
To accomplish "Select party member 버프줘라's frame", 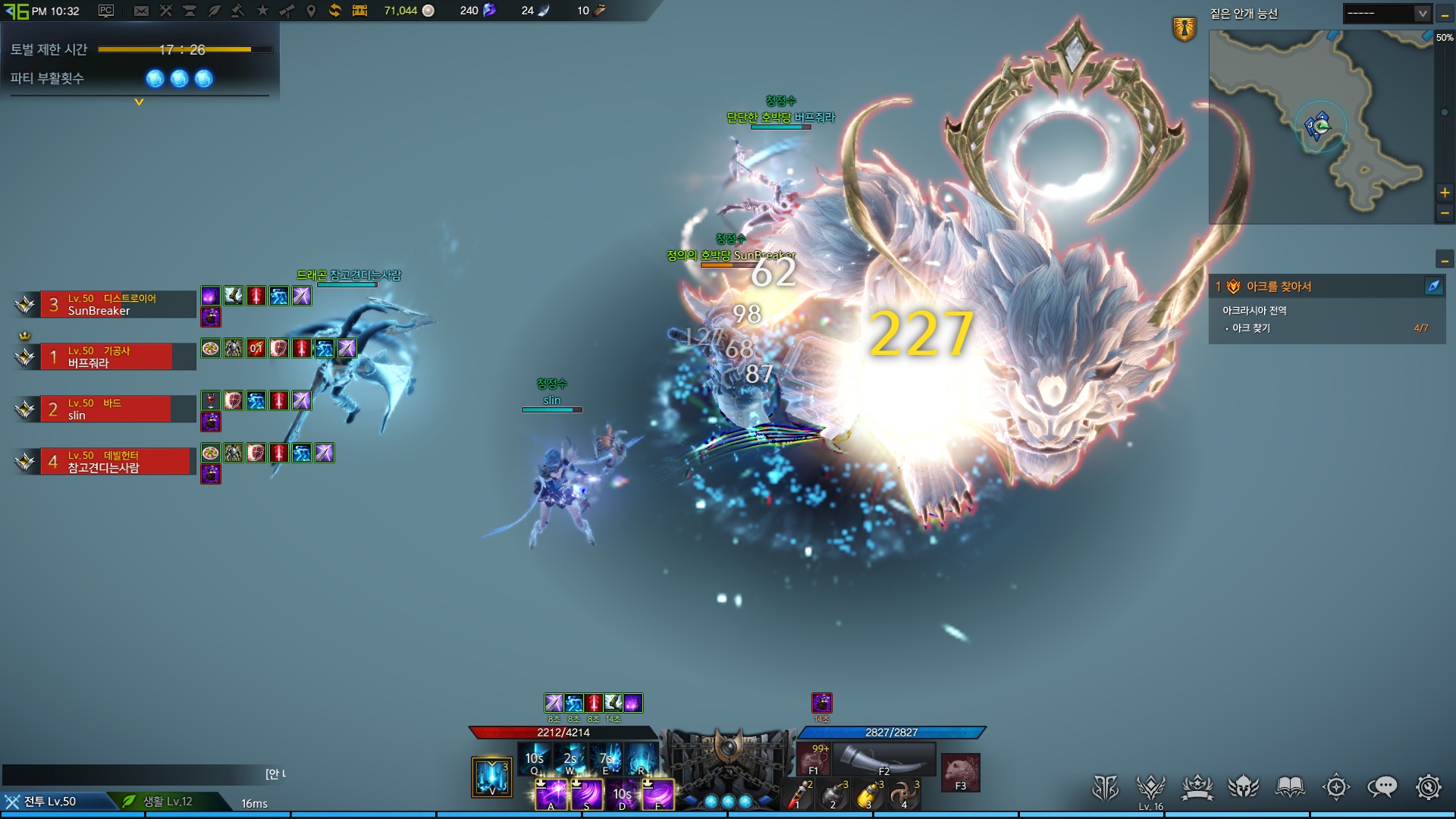I will tap(118, 357).
